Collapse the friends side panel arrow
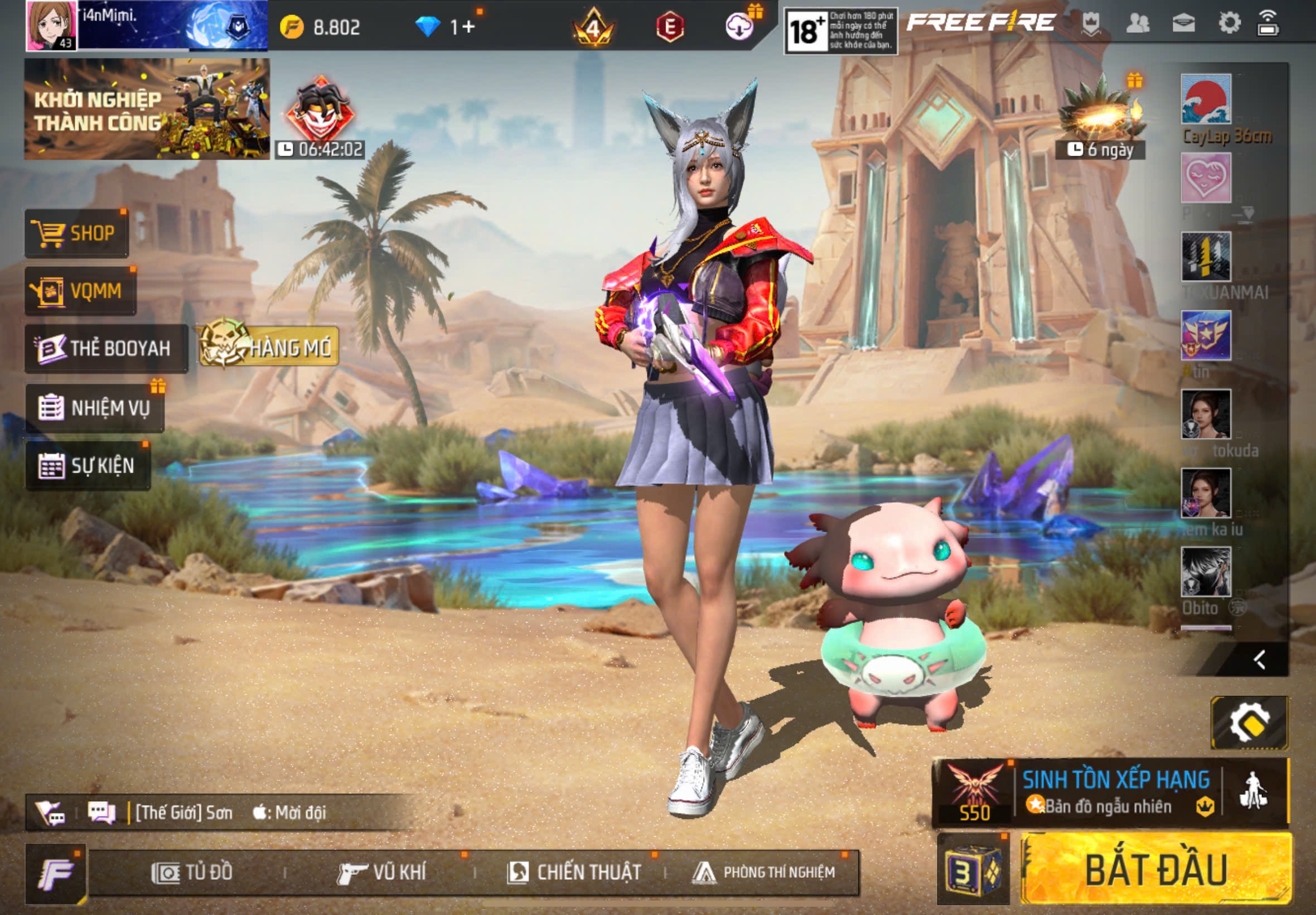Screen dimensions: 1316x915 1259,660
